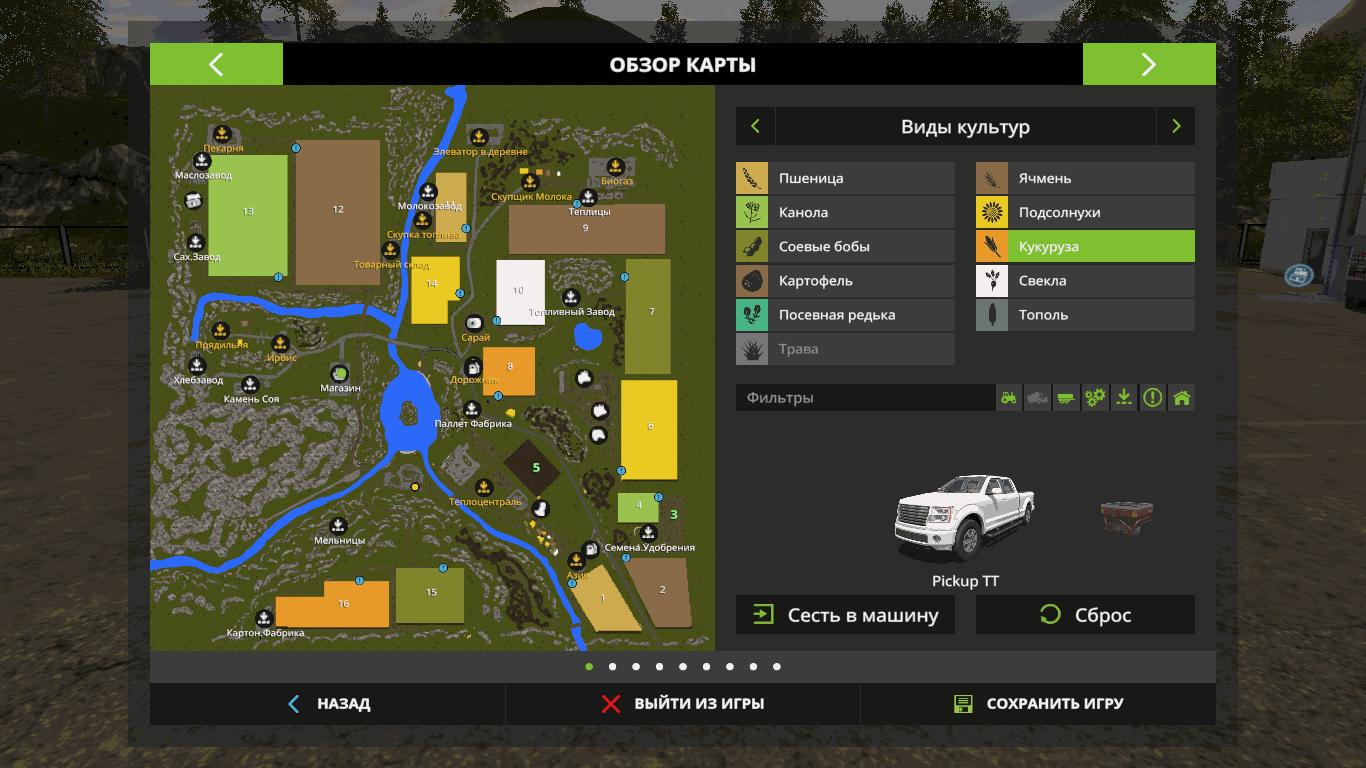Go to the next menu page arrow

coord(1148,65)
